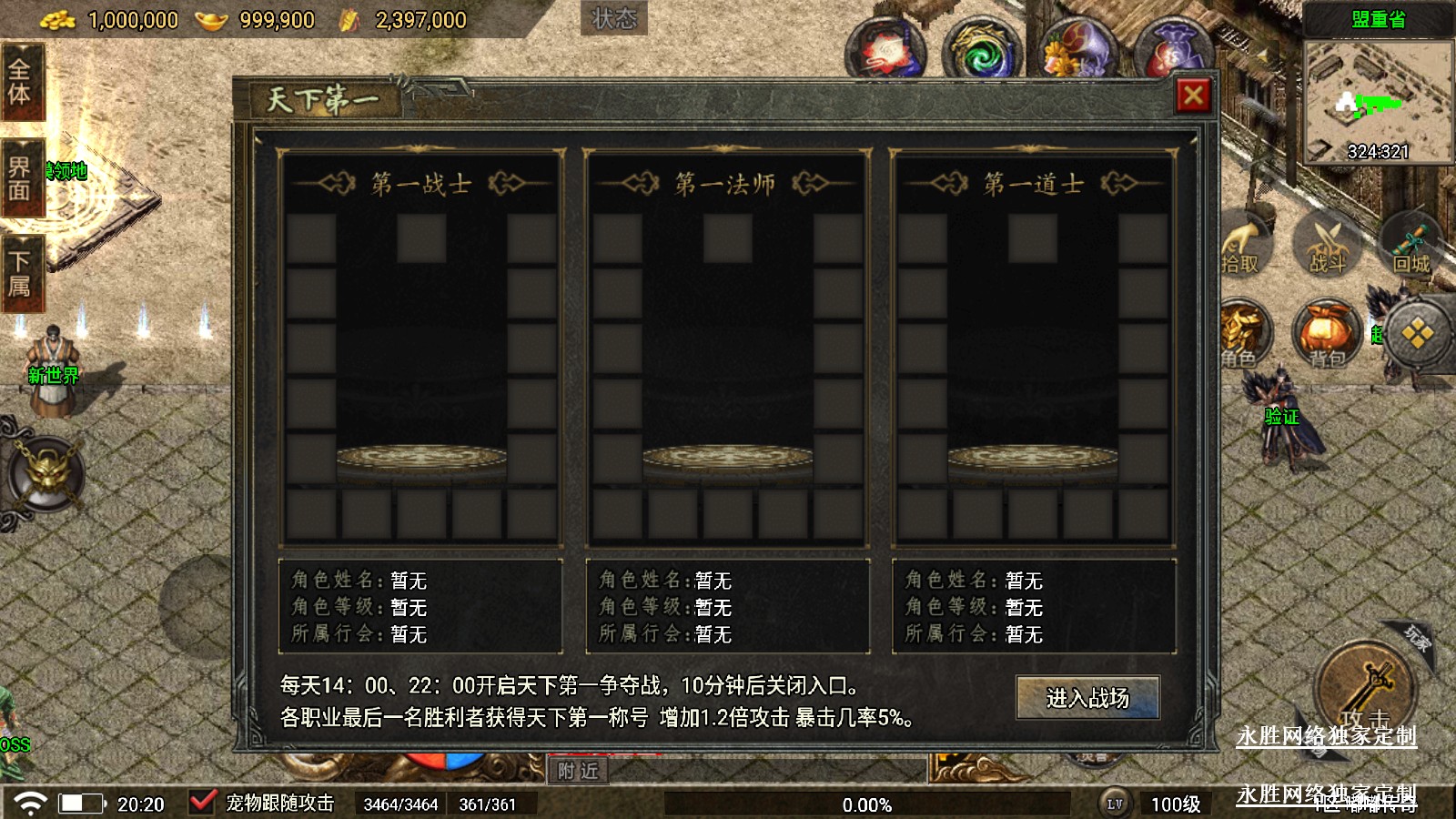Click the minimap
The height and width of the screenshot is (819, 1456).
click(x=1379, y=102)
